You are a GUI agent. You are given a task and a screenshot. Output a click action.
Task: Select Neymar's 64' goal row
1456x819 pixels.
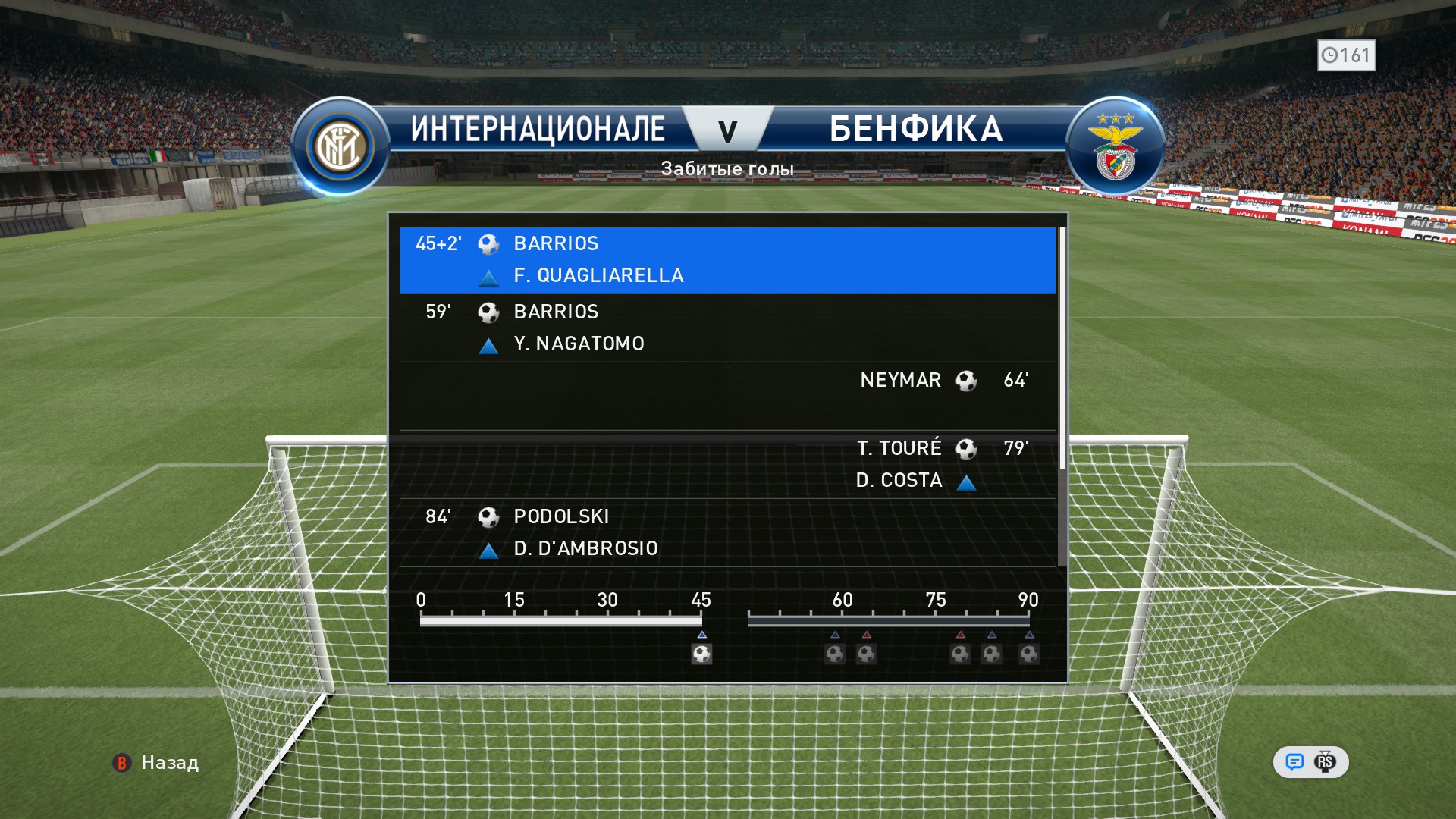click(x=726, y=395)
